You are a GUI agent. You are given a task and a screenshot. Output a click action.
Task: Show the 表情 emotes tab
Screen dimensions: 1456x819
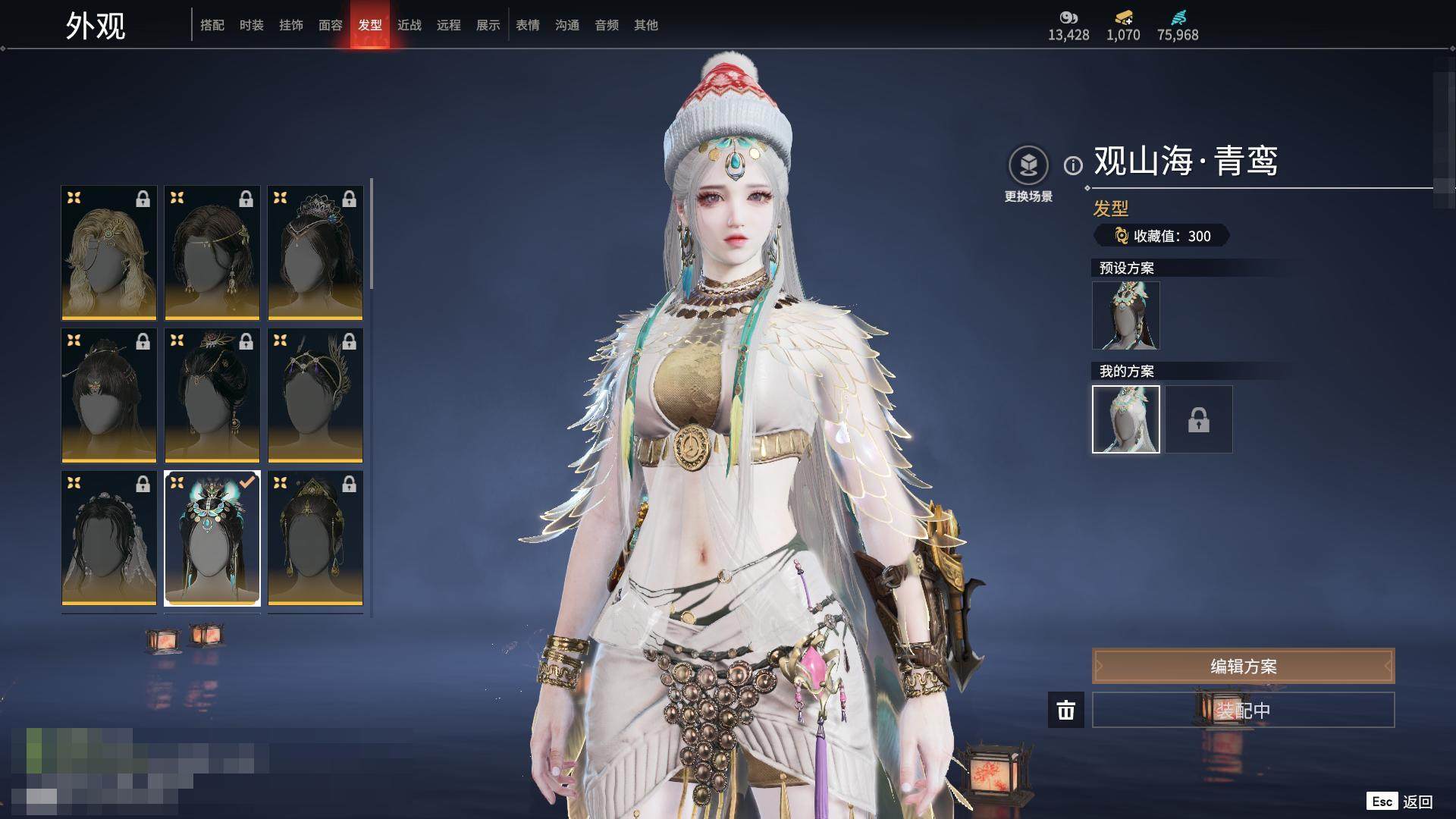point(528,25)
